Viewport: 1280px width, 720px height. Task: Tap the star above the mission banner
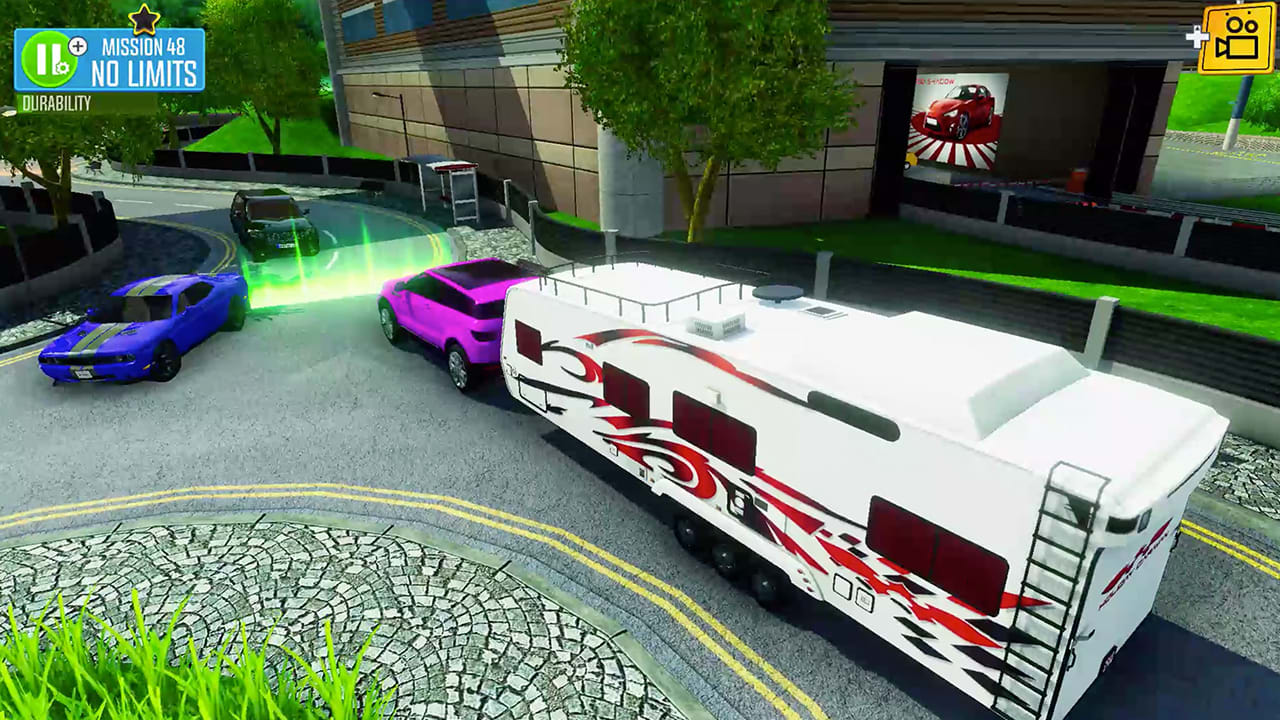pyautogui.click(x=143, y=17)
